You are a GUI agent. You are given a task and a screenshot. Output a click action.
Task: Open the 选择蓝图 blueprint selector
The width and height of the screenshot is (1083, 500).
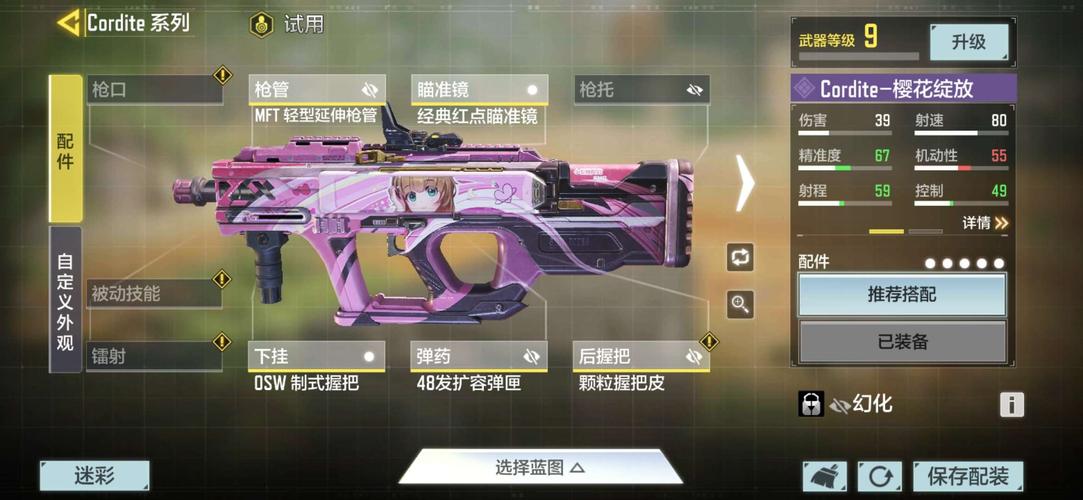click(x=540, y=467)
